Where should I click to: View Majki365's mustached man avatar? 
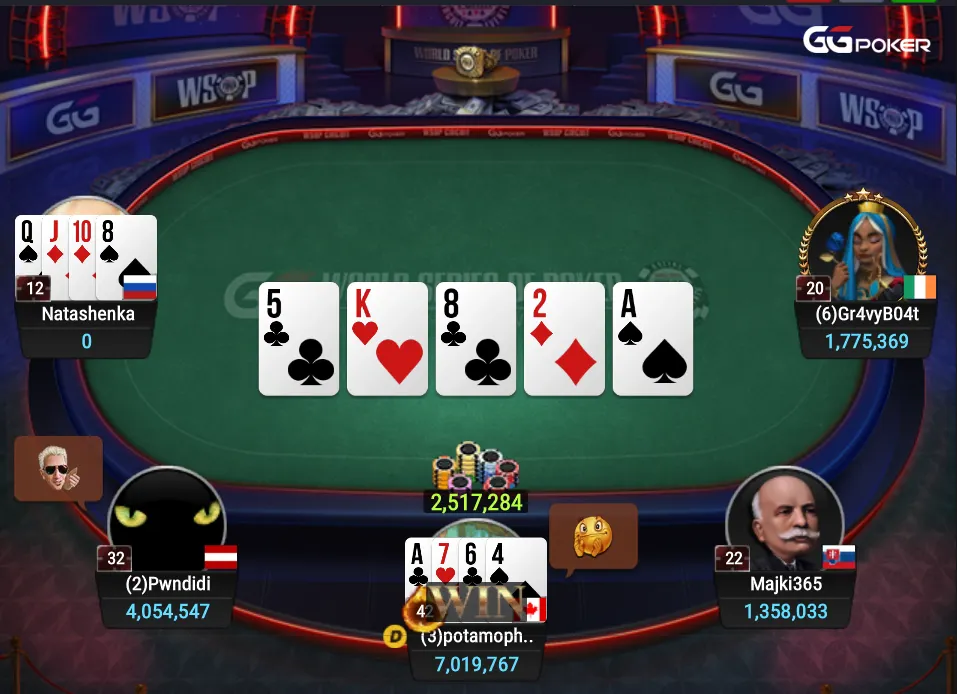tap(785, 519)
